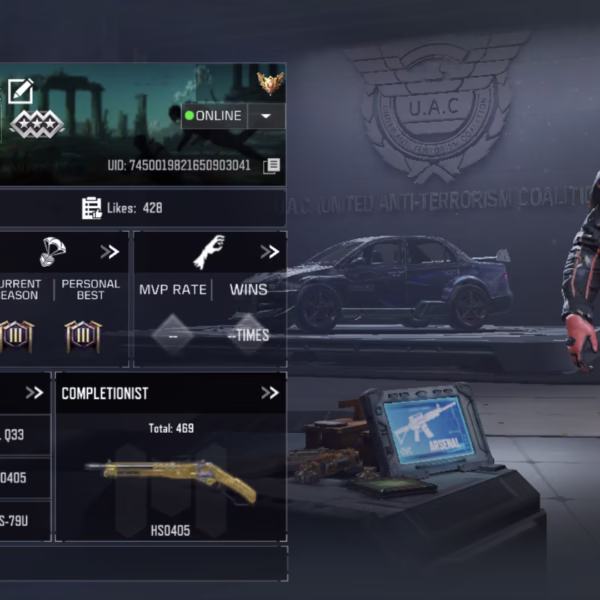Screen dimensions: 600x600
Task: Expand the parachute Battle Royale stats panel arrow
Action: click(109, 252)
